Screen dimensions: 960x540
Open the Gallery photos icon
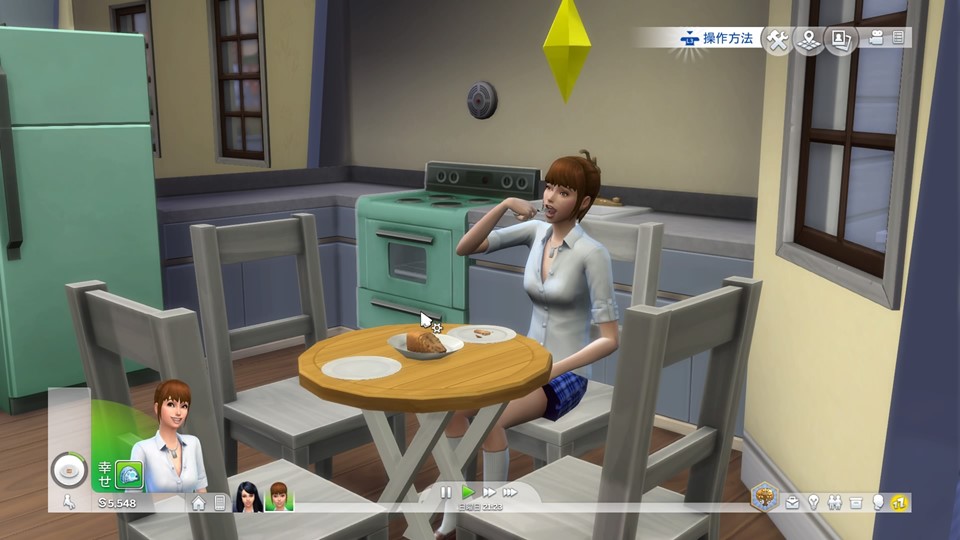[840, 40]
